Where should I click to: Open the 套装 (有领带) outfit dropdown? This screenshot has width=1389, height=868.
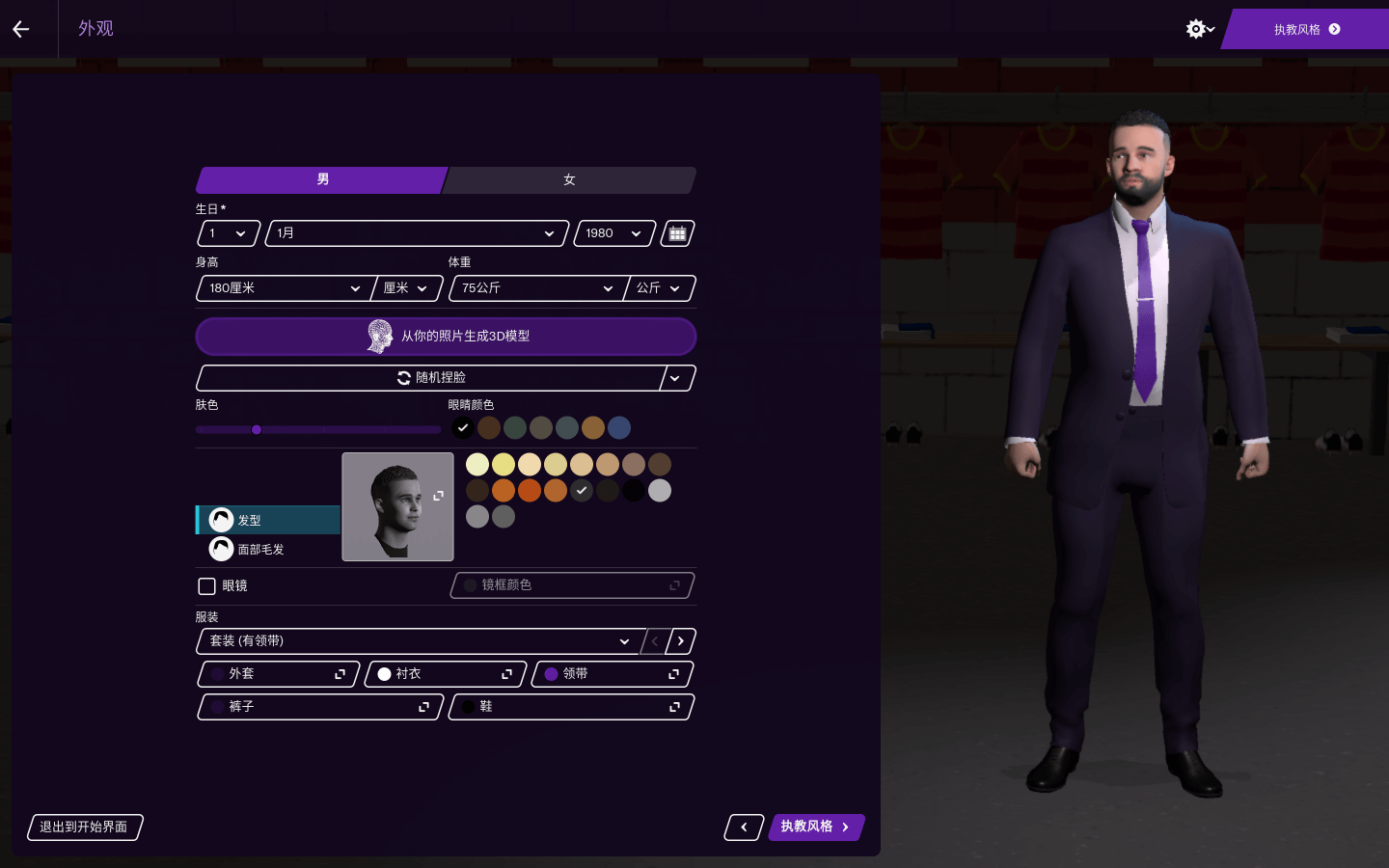click(x=419, y=641)
